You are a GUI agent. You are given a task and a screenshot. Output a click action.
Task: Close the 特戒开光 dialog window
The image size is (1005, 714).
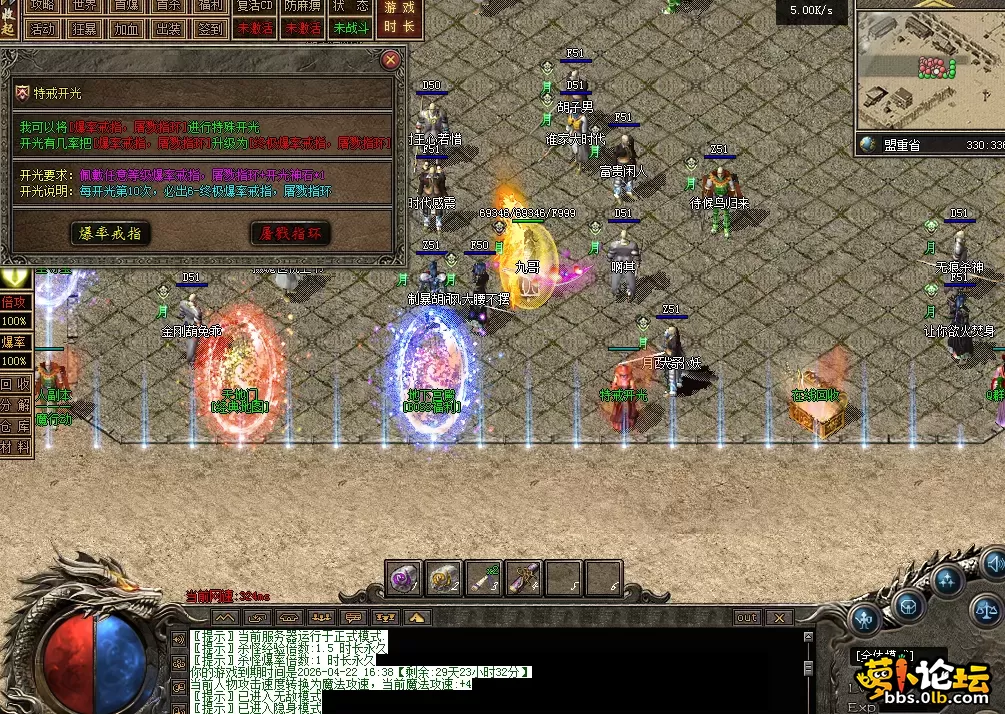pos(391,60)
